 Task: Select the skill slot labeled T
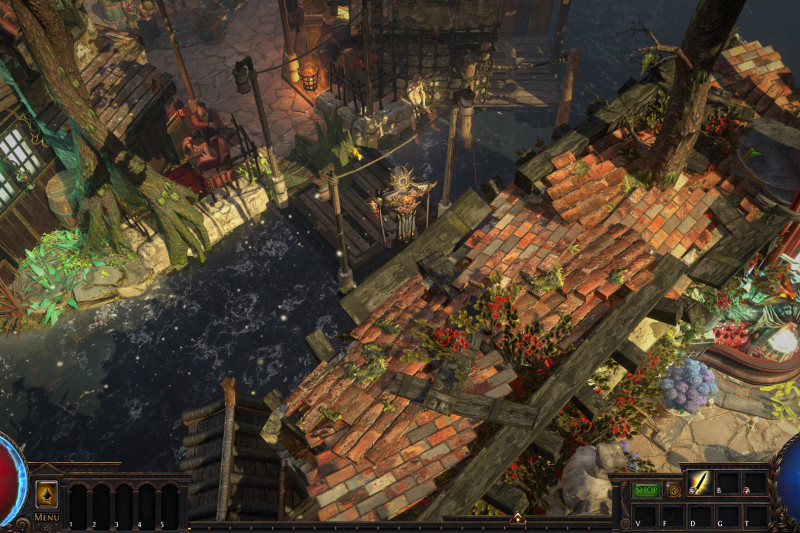[756, 516]
